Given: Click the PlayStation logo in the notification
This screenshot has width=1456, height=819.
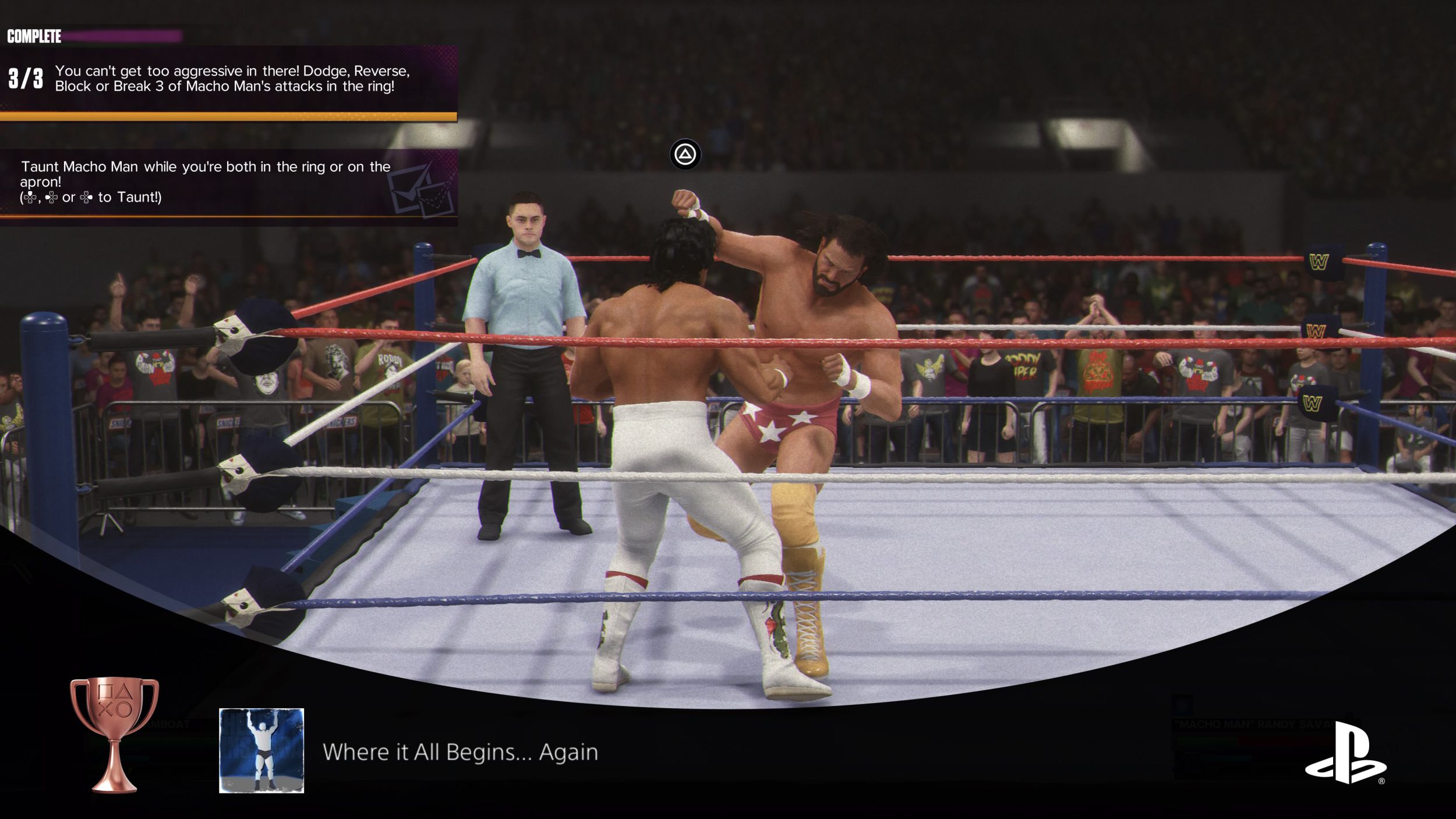Looking at the screenshot, I should click(1345, 752).
